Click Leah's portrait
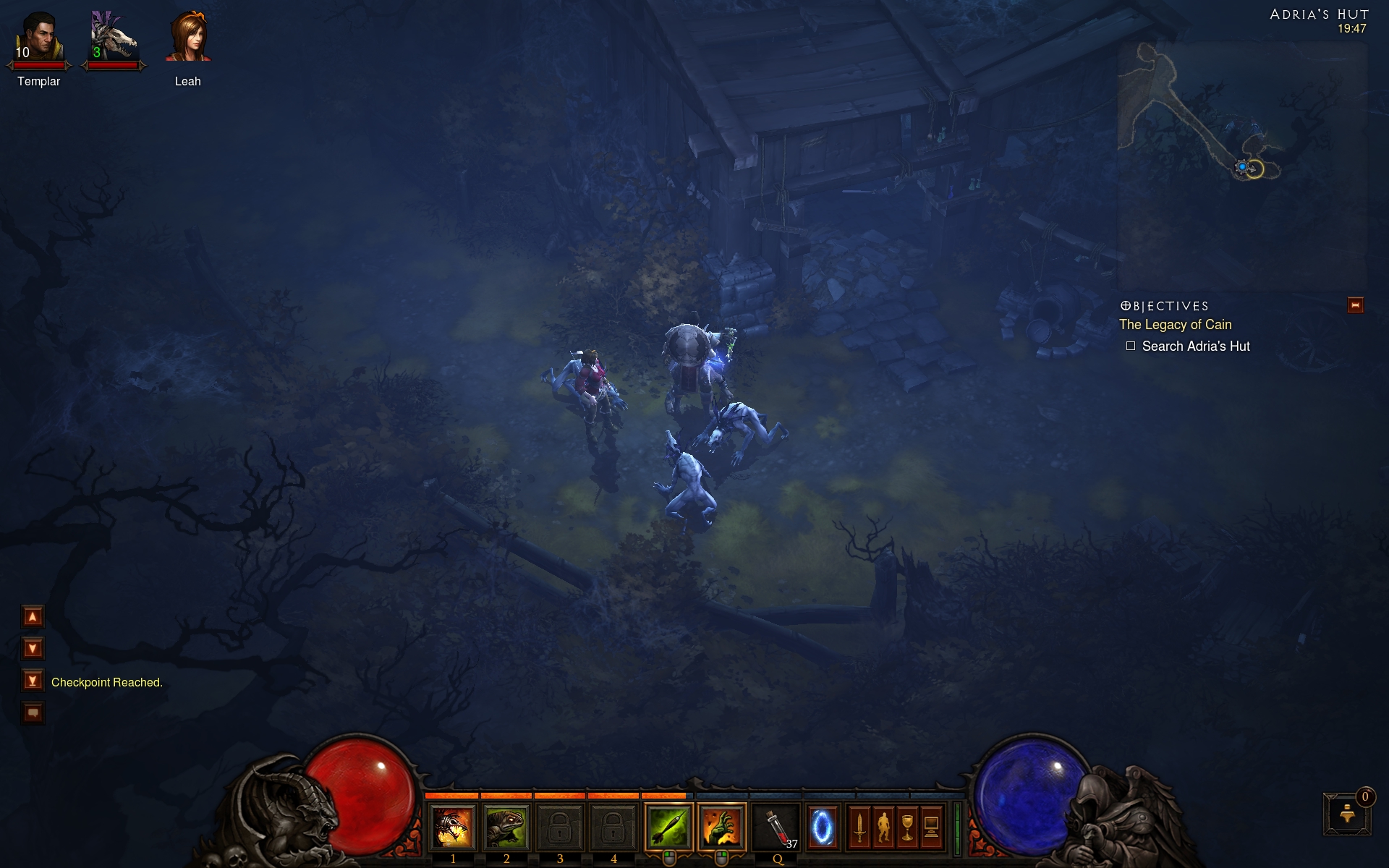 [x=188, y=38]
